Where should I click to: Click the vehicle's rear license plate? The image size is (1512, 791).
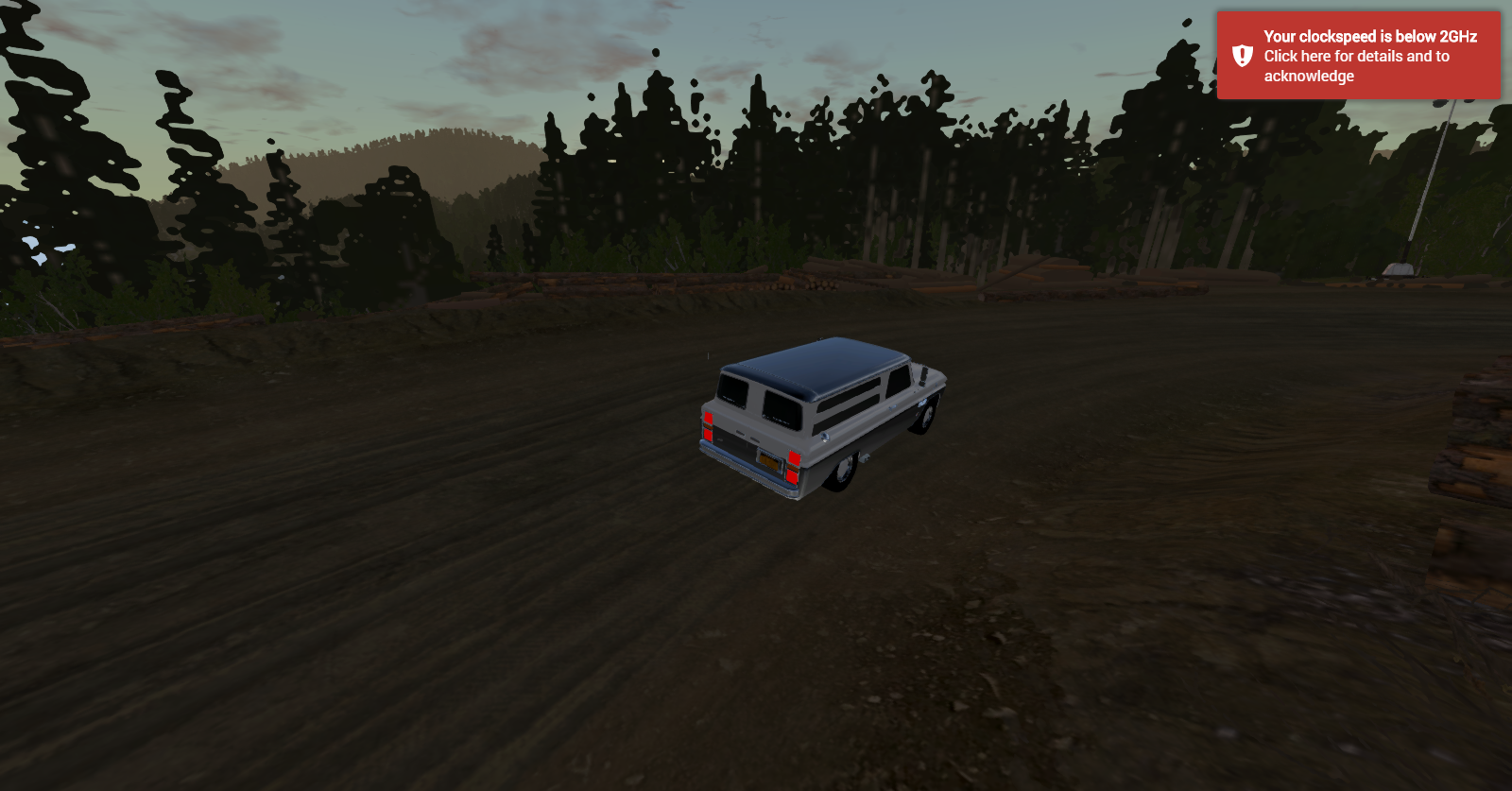(769, 461)
